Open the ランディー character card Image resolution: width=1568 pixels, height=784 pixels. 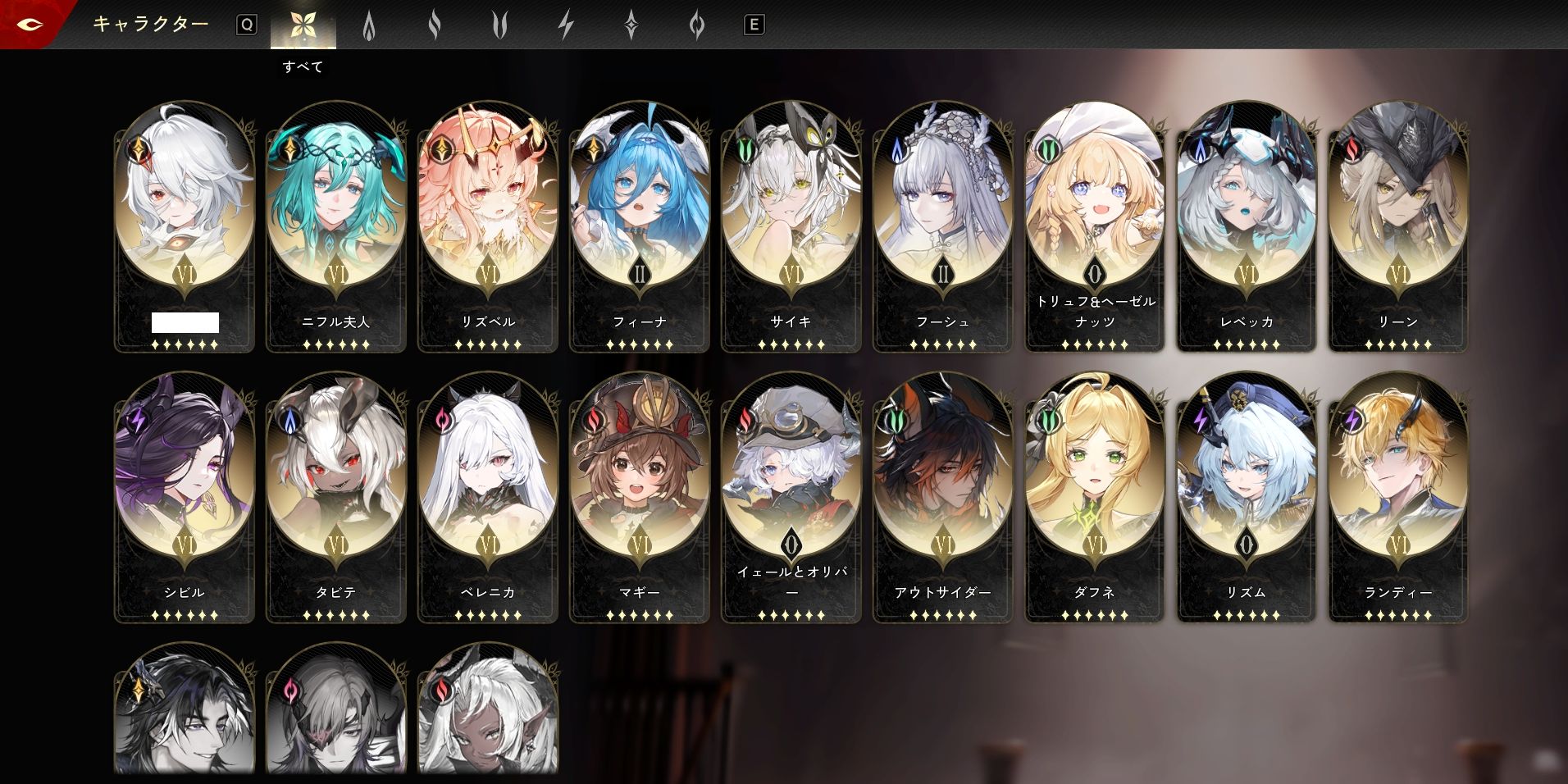click(x=1398, y=496)
